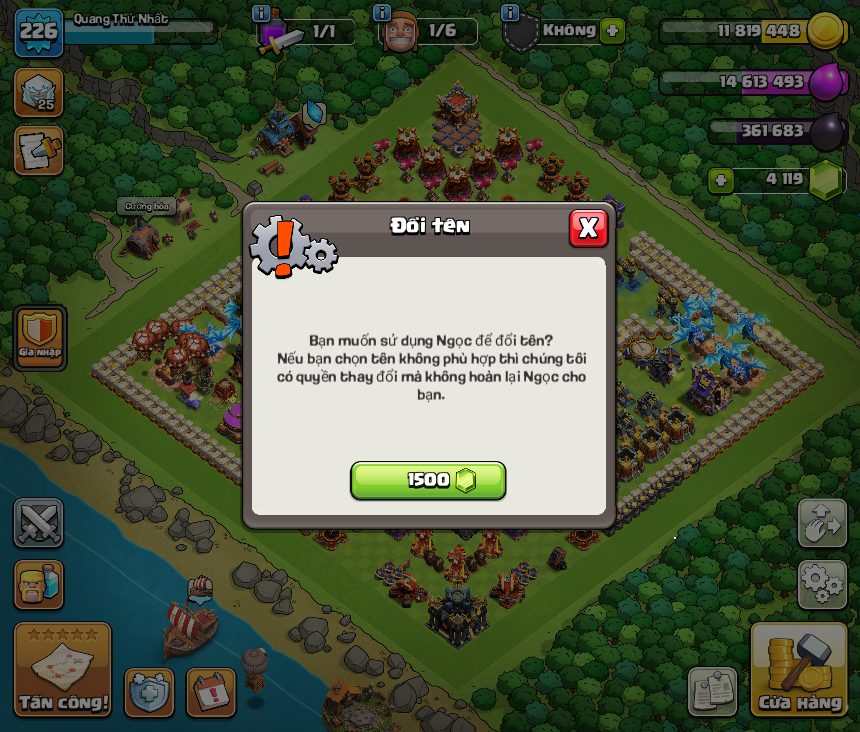Open the shield-with-cross button
860x732 pixels.
click(x=149, y=692)
